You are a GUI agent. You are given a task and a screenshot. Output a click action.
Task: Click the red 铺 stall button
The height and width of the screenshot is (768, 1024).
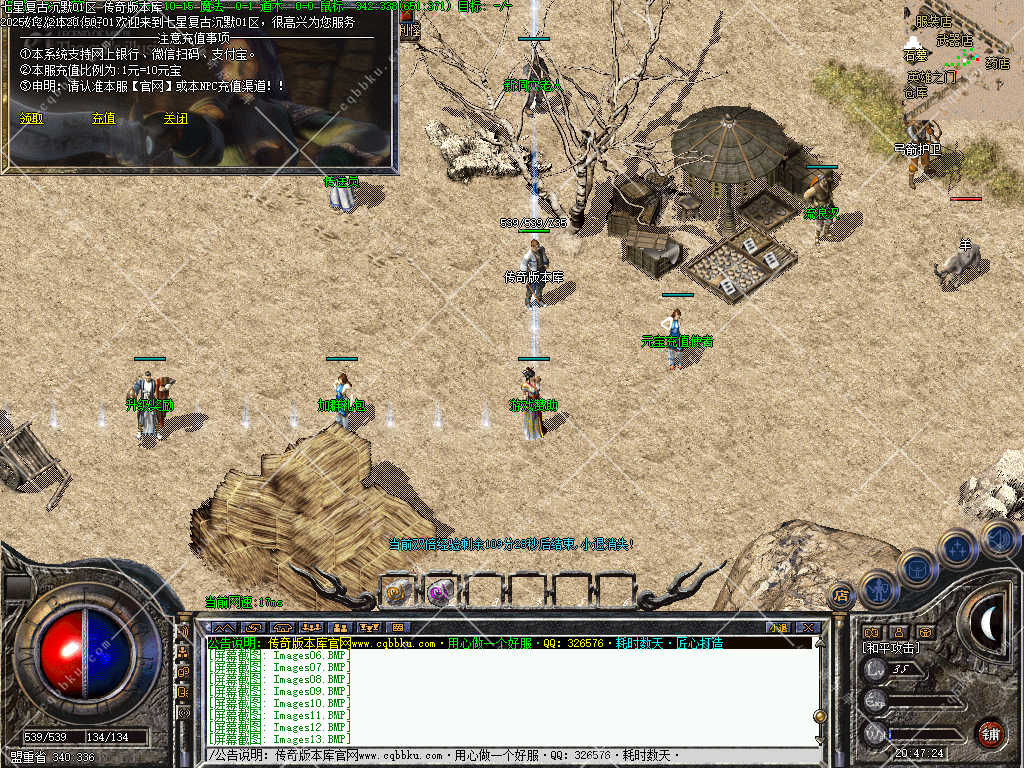coord(990,732)
